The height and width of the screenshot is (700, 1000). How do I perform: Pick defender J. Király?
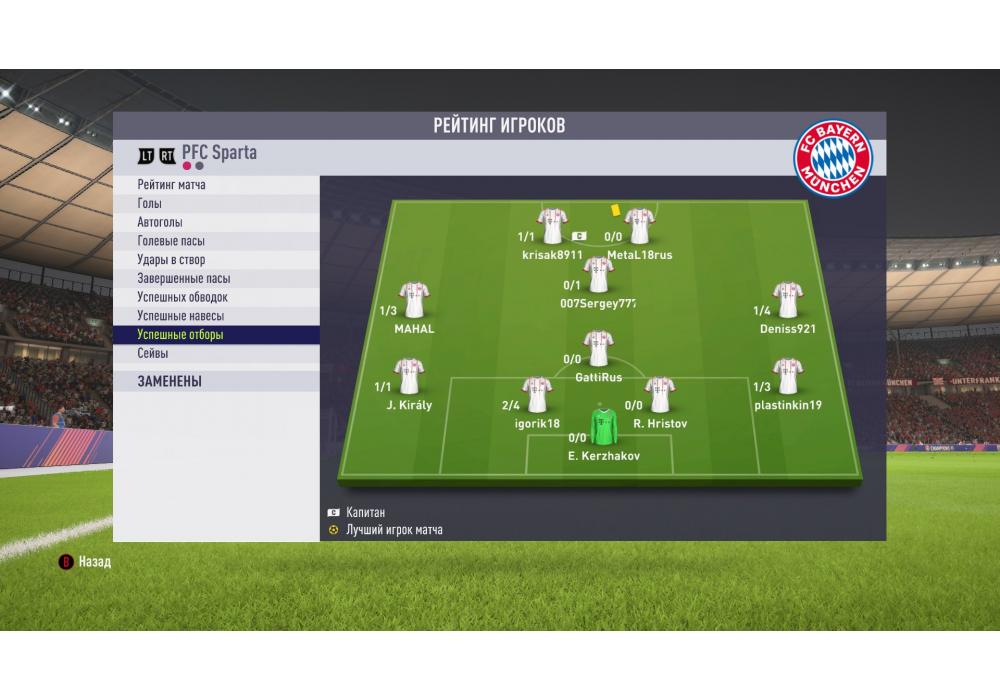(x=408, y=376)
